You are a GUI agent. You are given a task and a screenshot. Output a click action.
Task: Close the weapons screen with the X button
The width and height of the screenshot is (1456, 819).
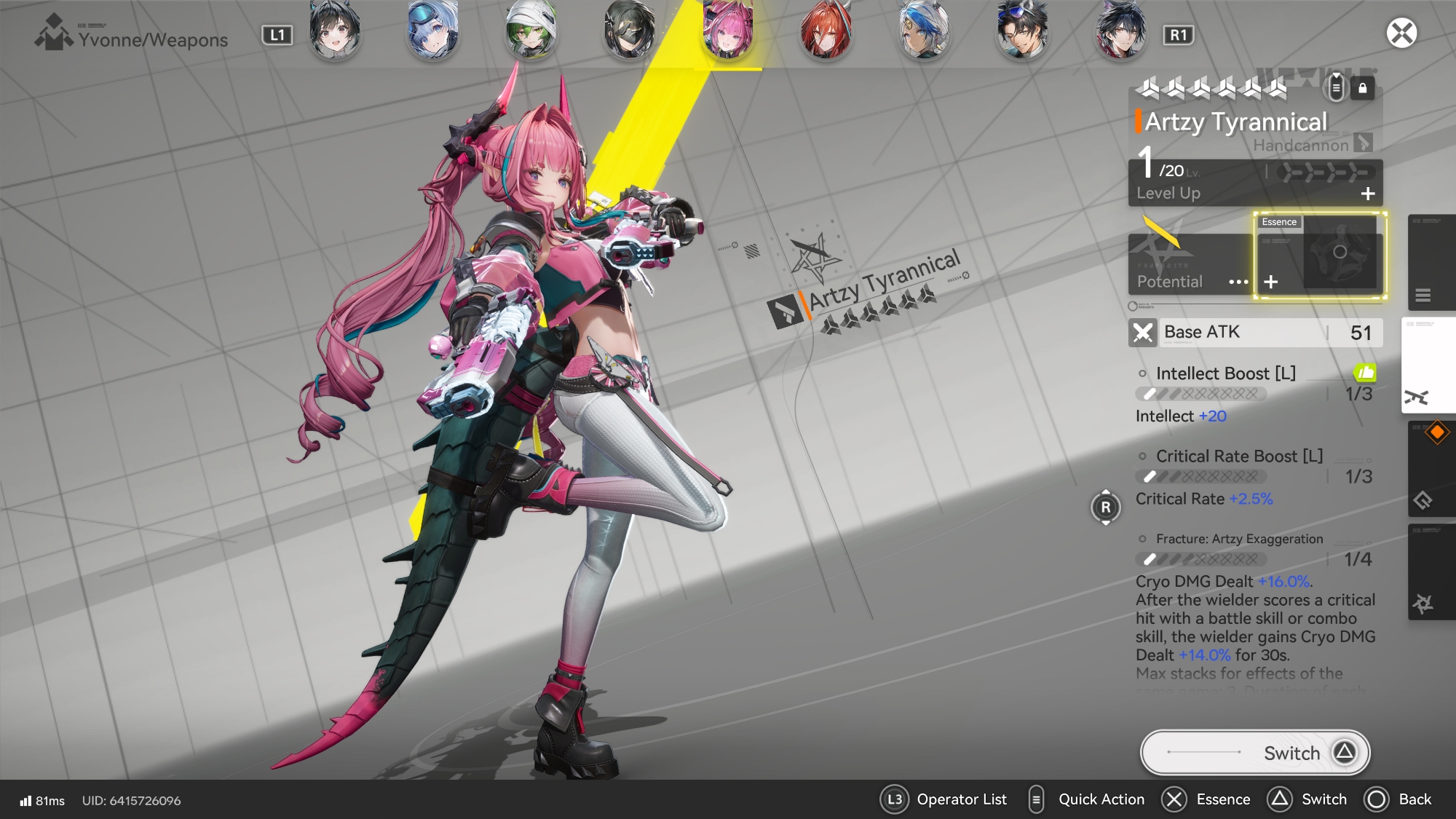[x=1401, y=33]
